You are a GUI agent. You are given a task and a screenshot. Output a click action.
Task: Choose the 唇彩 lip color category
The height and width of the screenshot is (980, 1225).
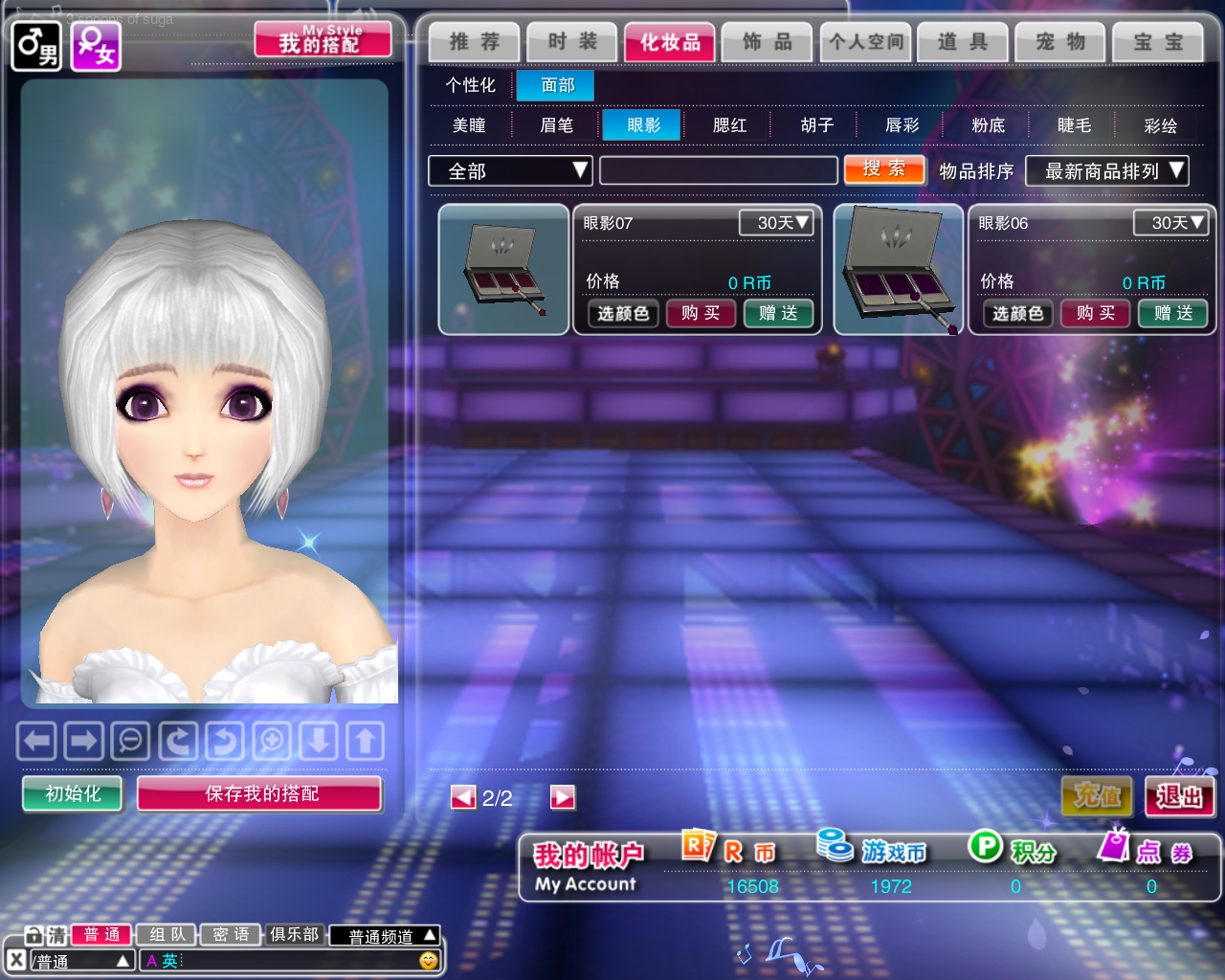(902, 125)
